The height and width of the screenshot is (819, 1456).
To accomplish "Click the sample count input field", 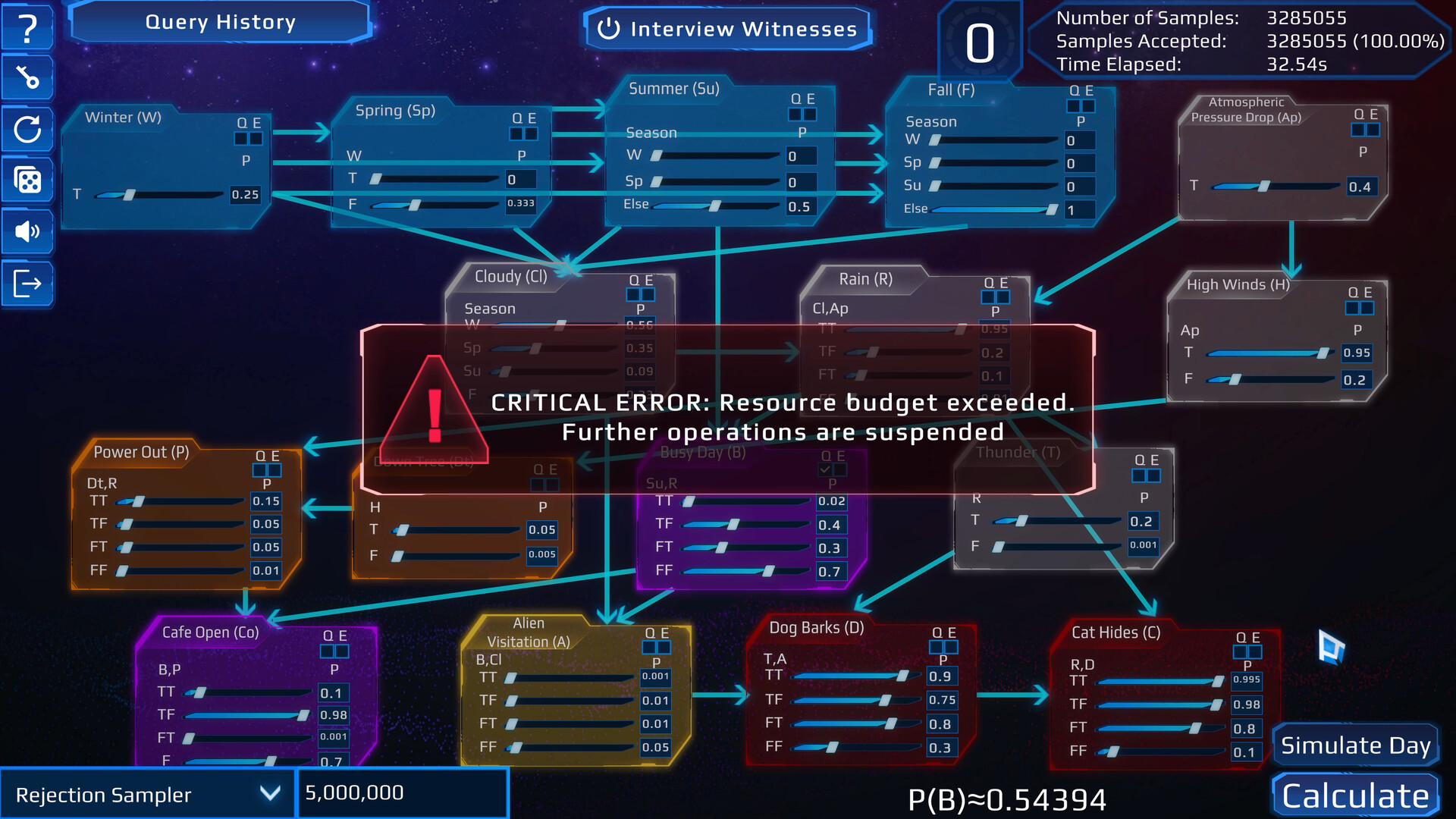I will 402,793.
